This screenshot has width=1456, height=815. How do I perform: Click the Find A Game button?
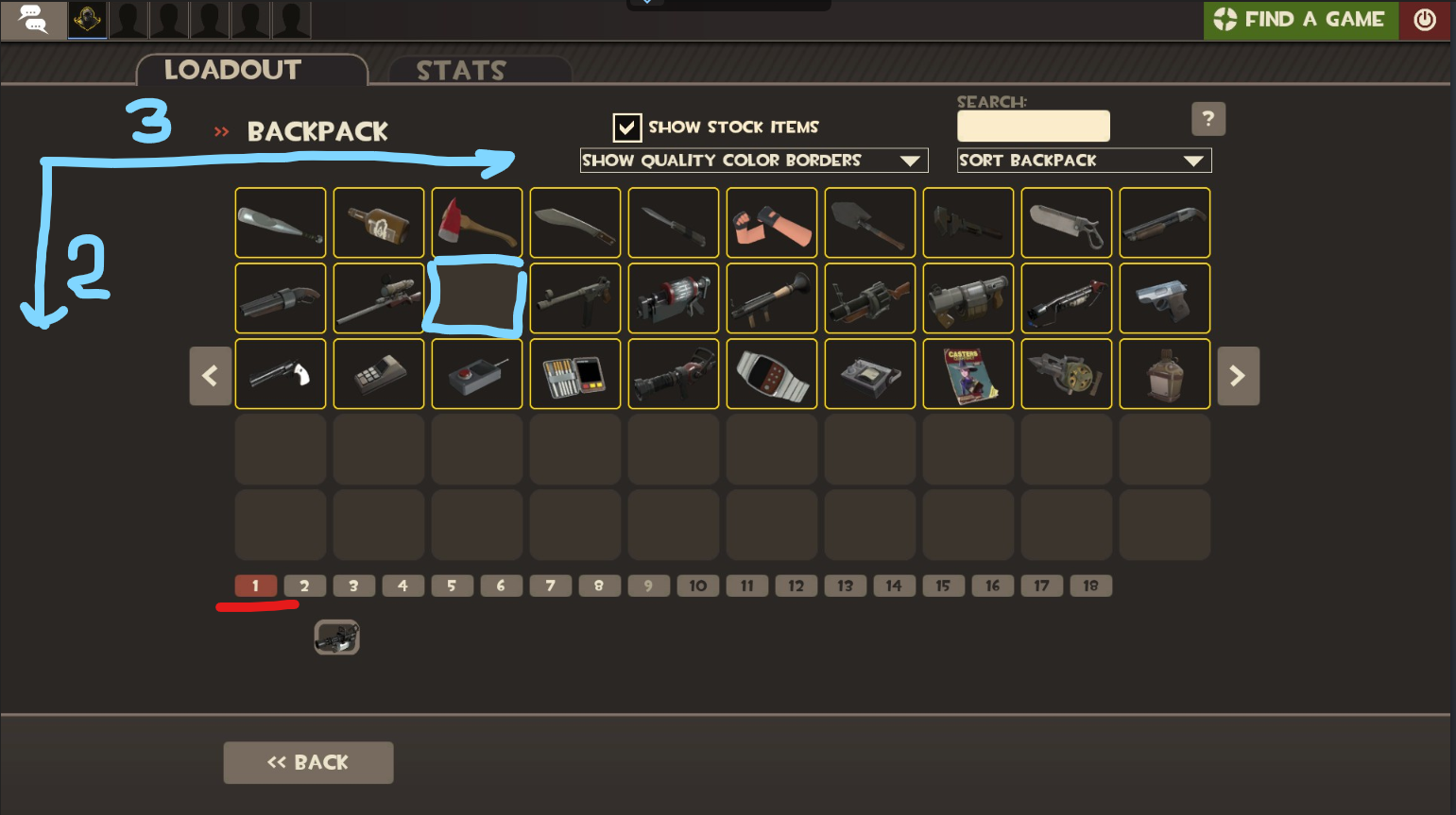tap(1300, 20)
